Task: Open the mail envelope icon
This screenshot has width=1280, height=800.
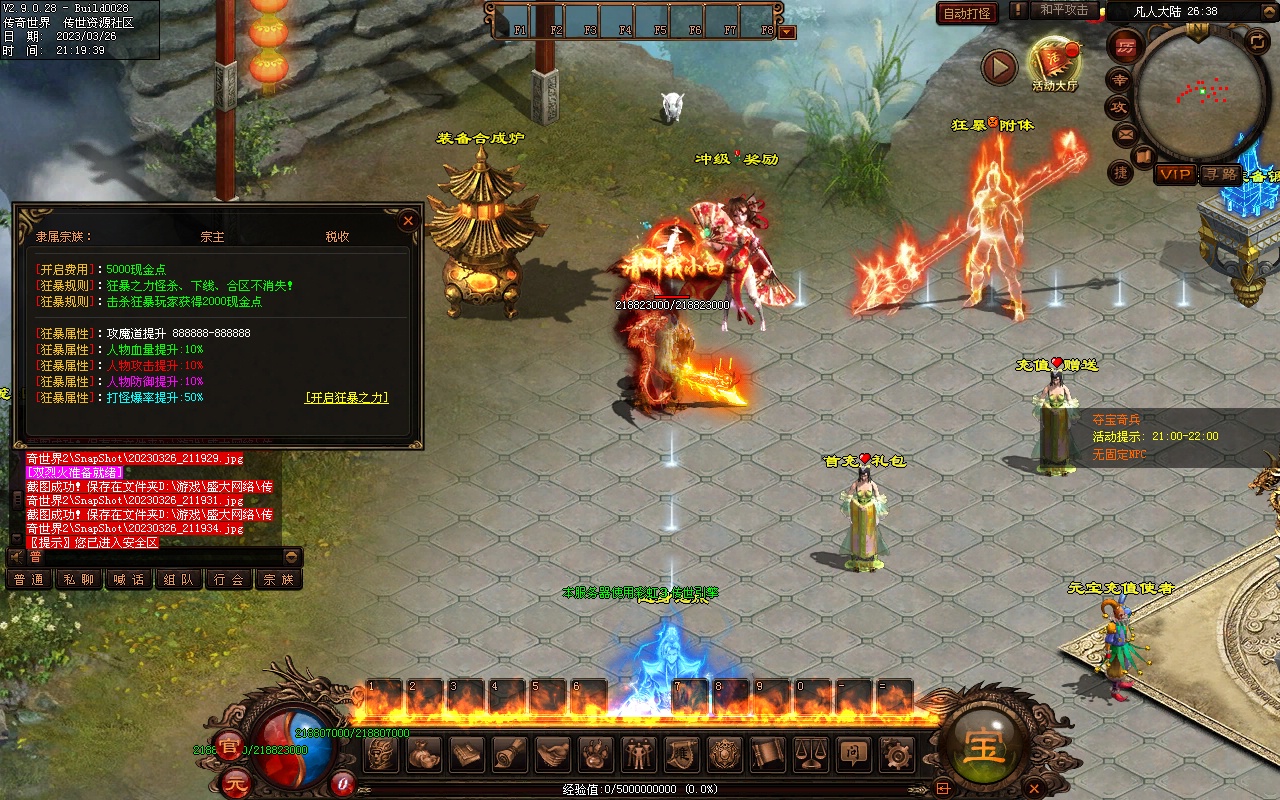Action: point(1125,133)
